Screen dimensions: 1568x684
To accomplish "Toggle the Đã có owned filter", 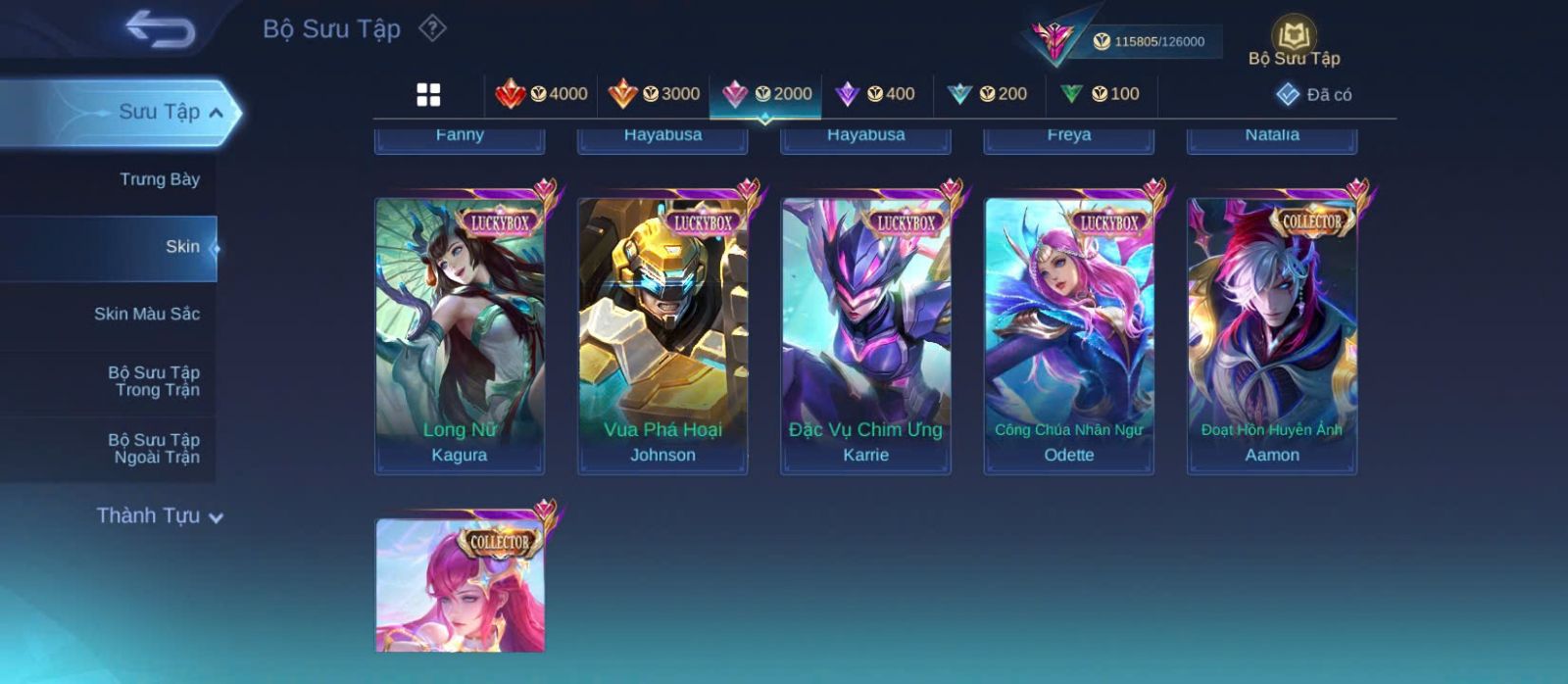I will coord(1314,94).
